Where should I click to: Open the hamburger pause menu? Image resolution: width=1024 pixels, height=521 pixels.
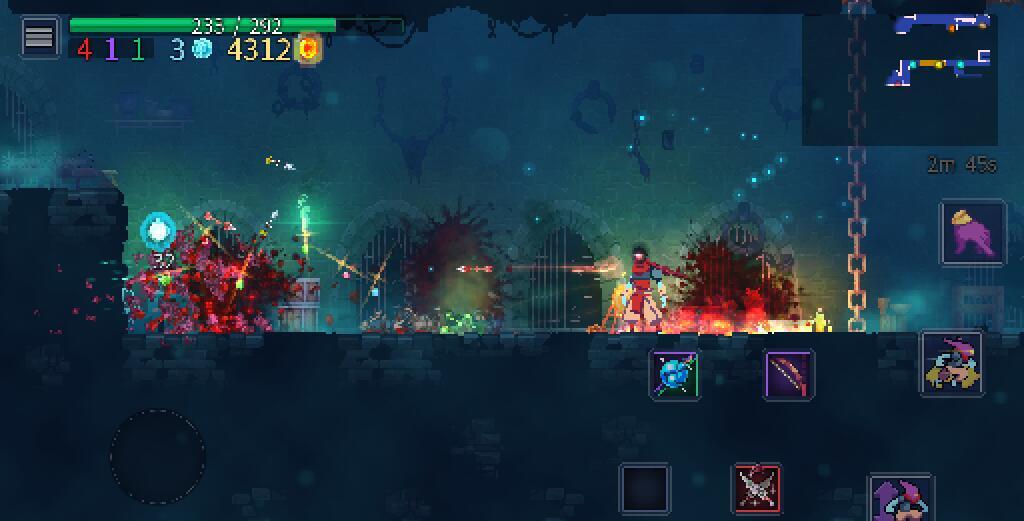[39, 38]
